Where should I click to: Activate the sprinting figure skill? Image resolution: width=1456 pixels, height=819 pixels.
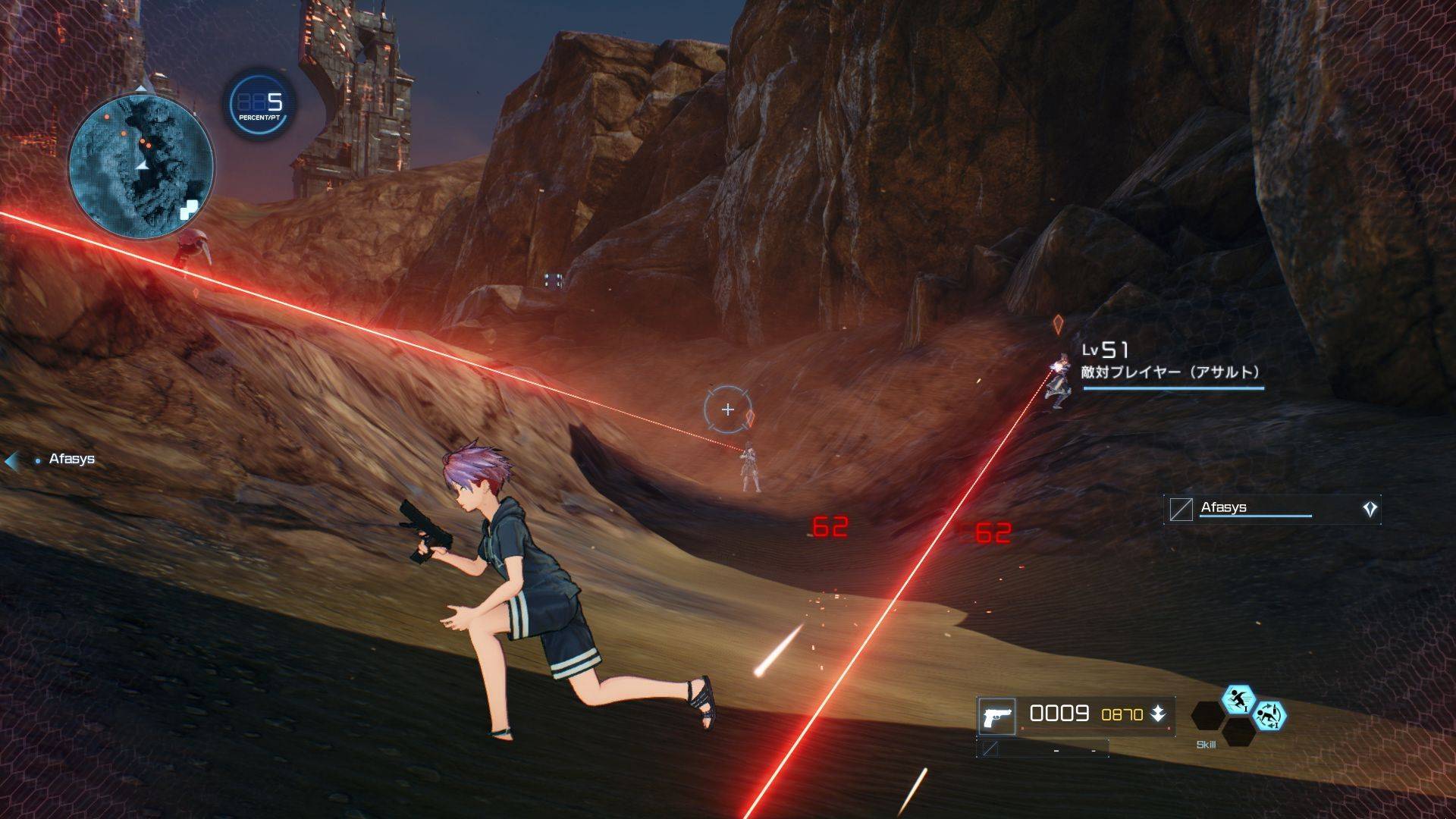pos(1238,700)
